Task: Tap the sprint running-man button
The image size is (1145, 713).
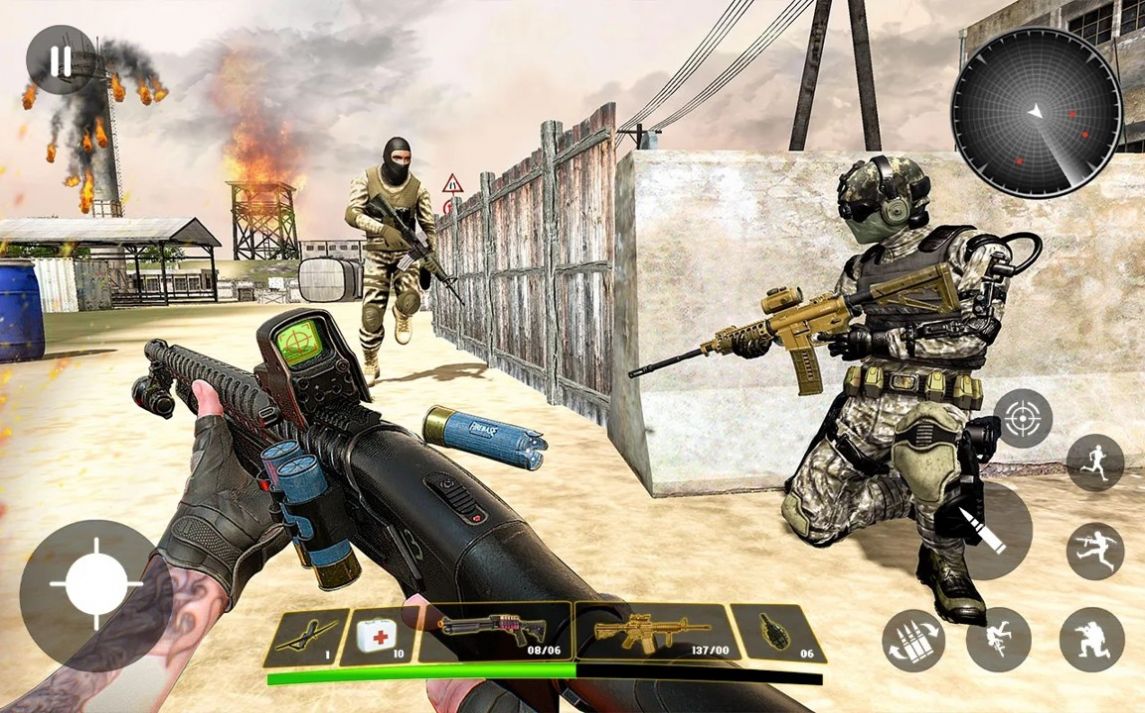Action: (x=1095, y=462)
